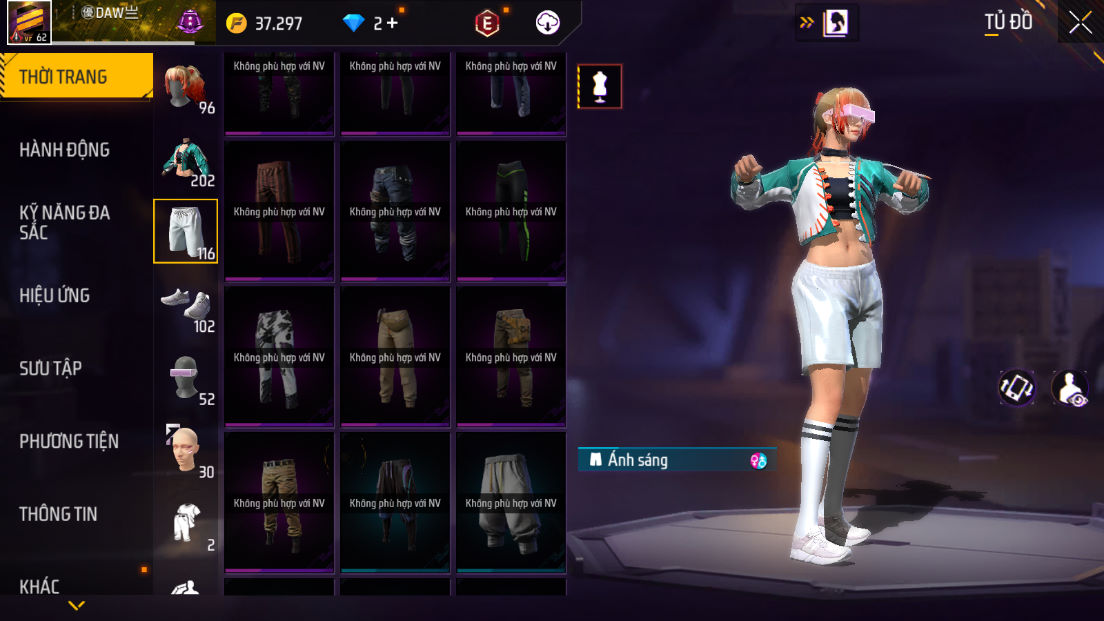Choose the jacket tops subcategory
The image size is (1104, 621).
pos(186,160)
